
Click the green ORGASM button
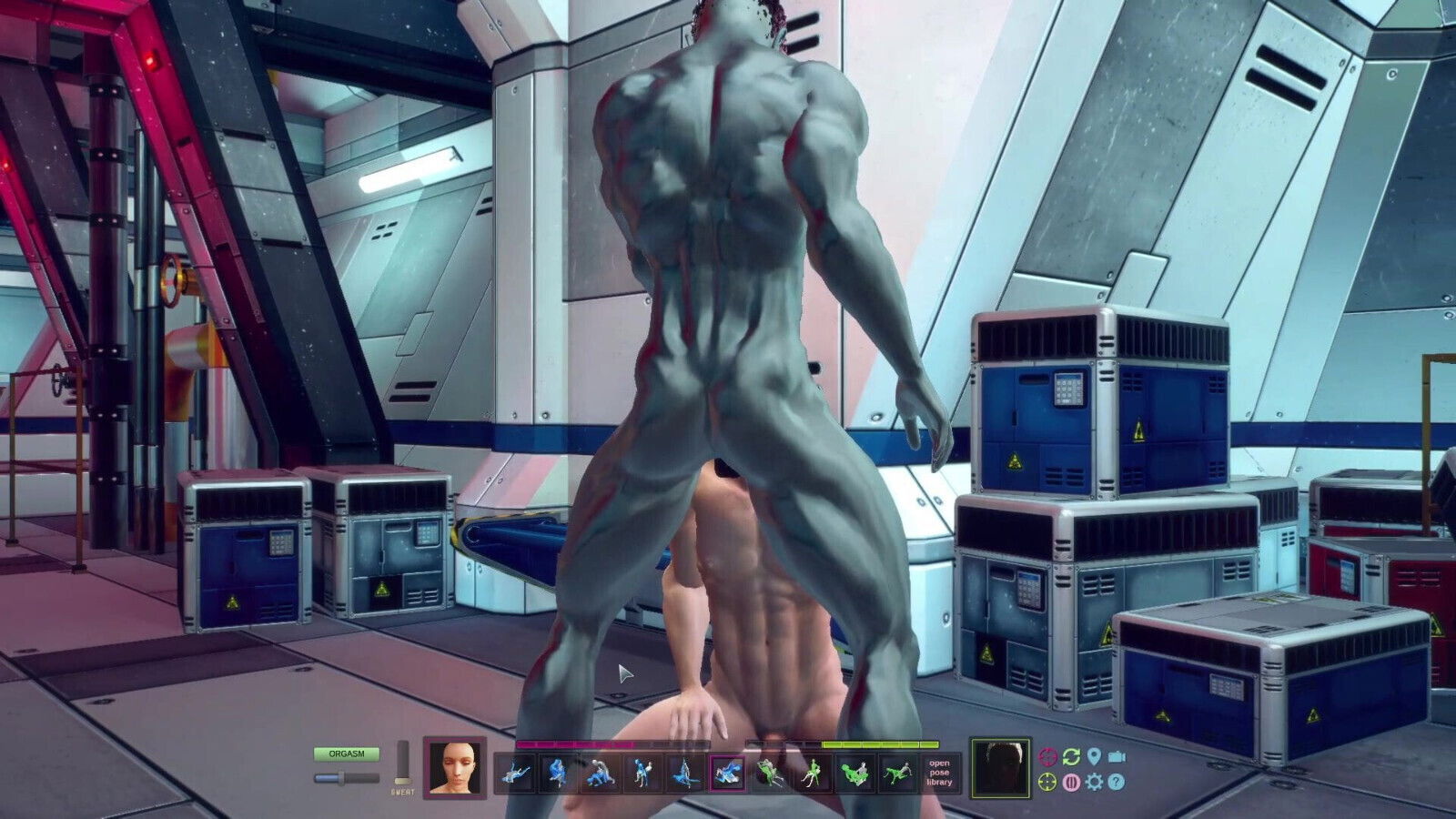click(346, 754)
